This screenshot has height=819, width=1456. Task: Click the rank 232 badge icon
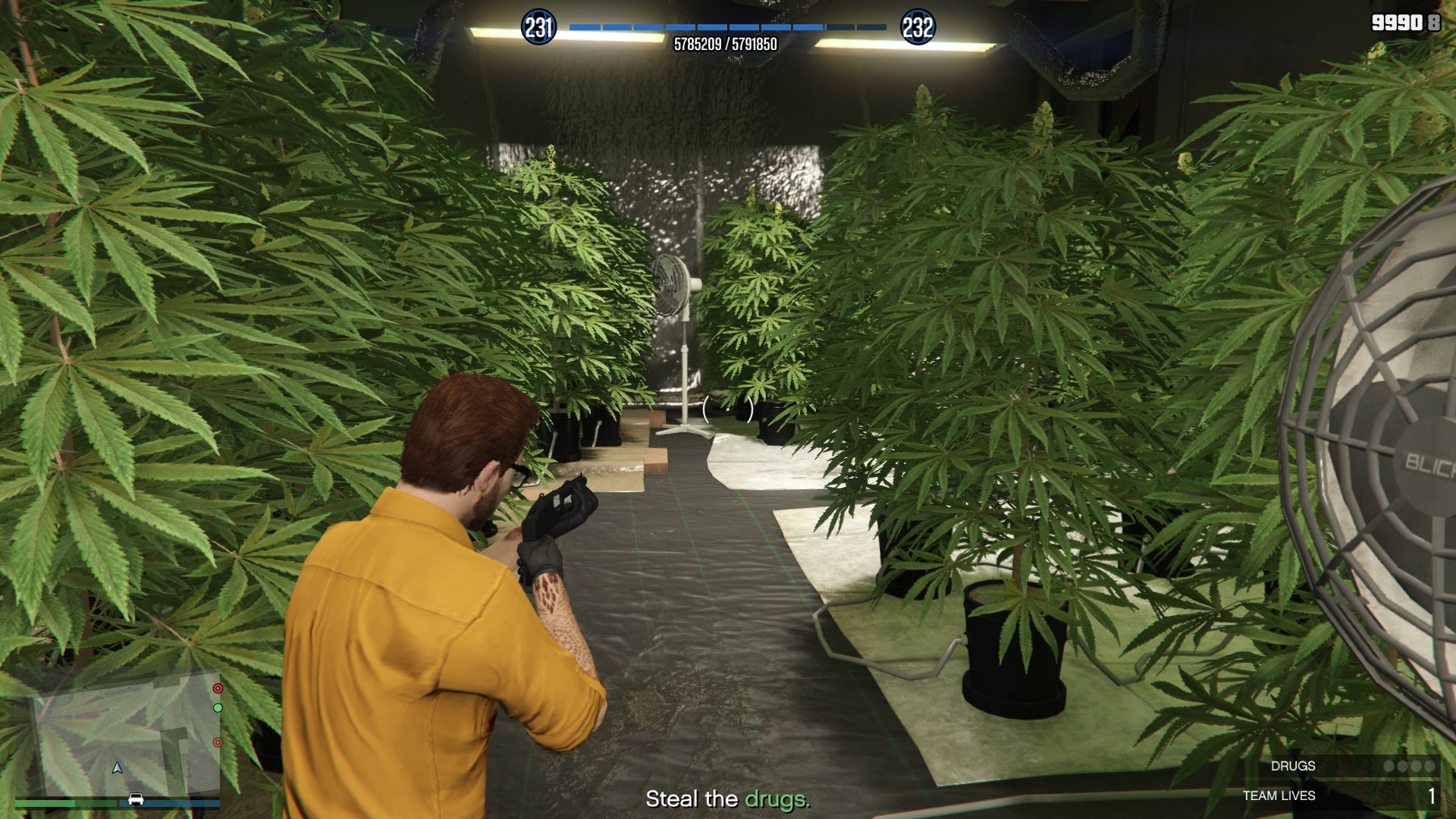point(918,26)
